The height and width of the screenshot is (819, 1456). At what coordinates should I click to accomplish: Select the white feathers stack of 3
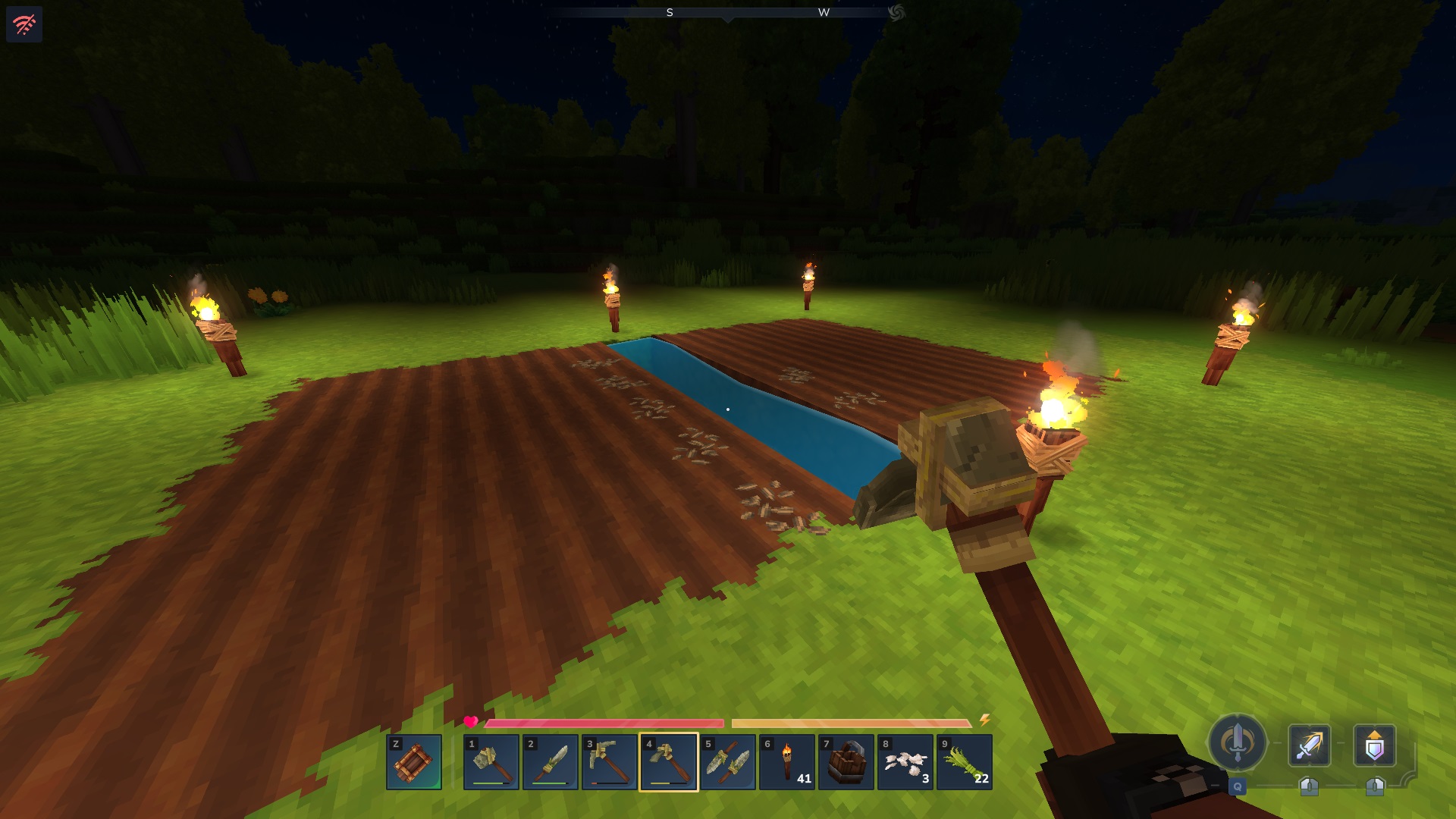coord(905,761)
